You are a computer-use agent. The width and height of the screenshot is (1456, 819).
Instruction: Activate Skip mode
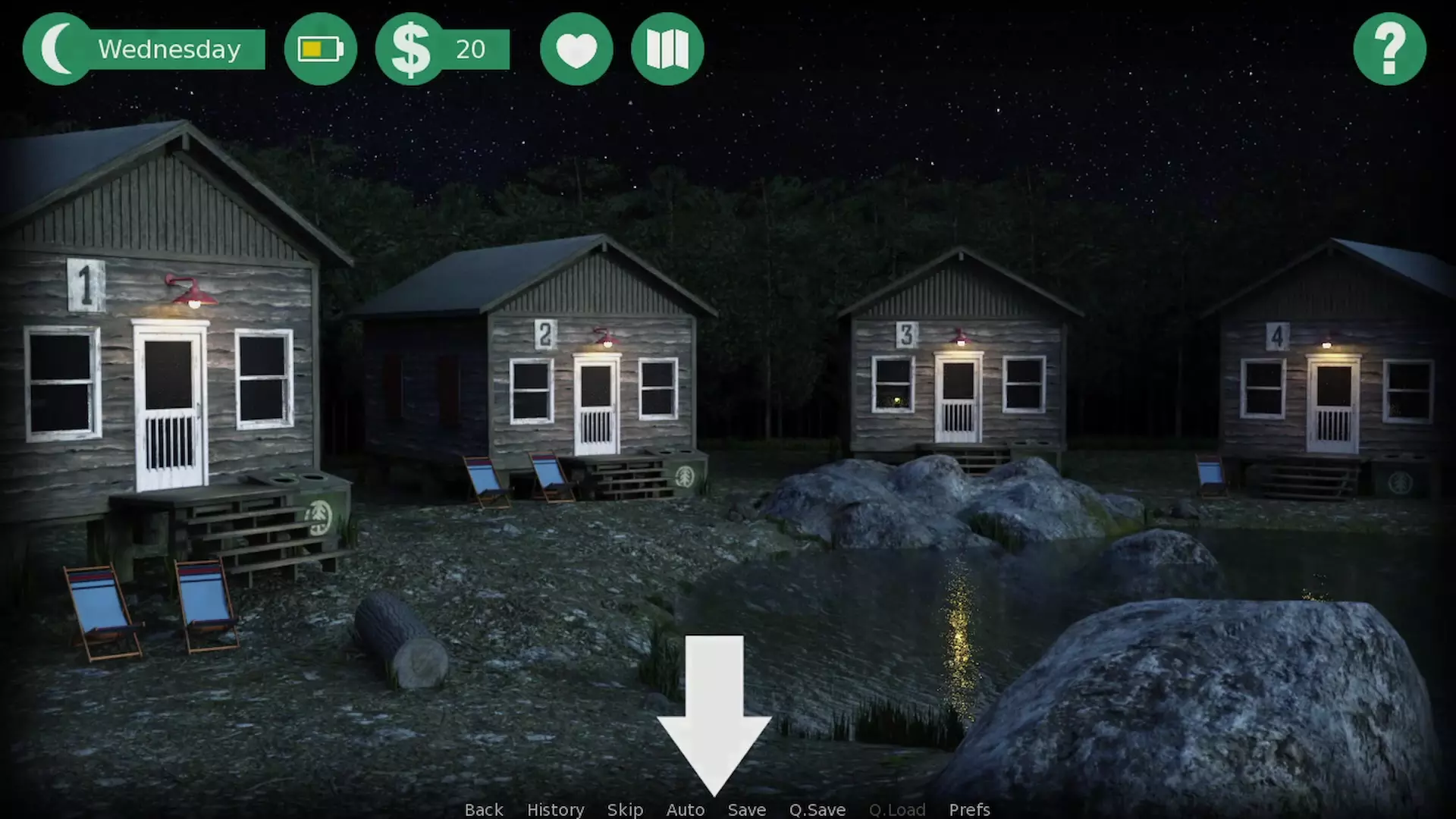tap(625, 809)
